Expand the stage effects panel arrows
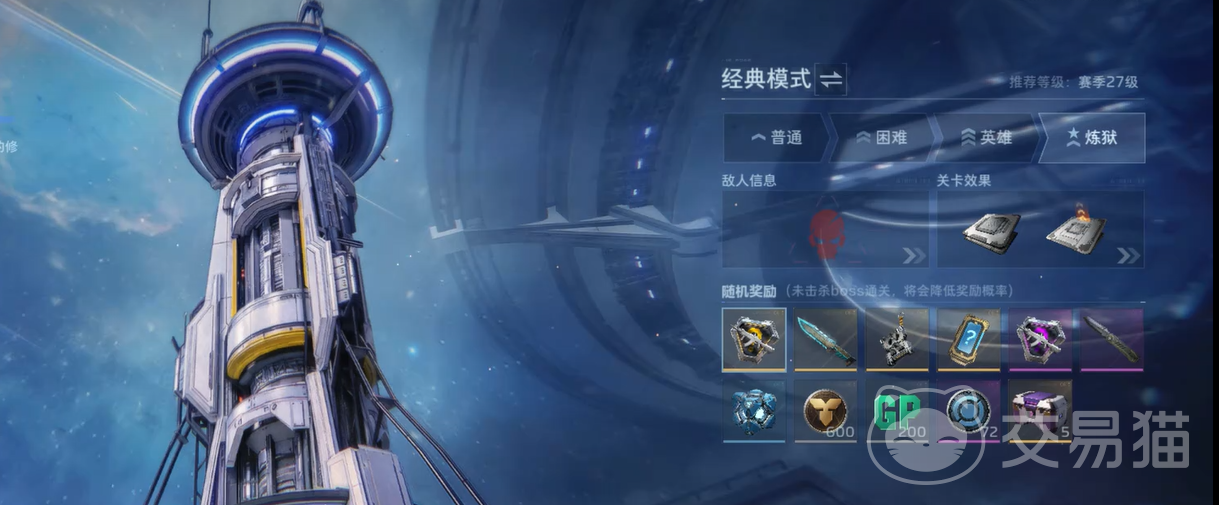This screenshot has width=1219, height=505. click(1128, 256)
